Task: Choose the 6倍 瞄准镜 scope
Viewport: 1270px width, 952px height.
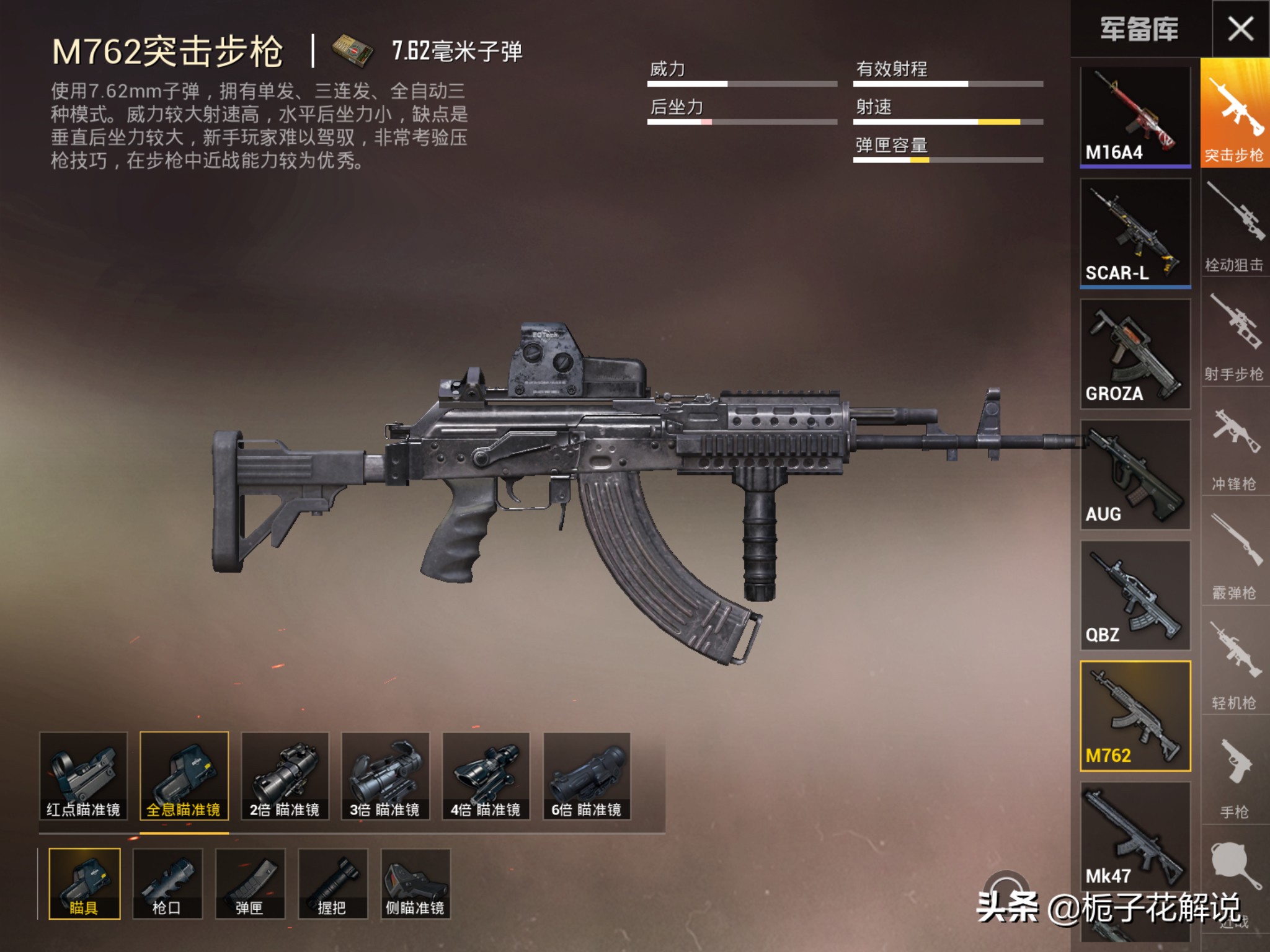Action: click(587, 775)
